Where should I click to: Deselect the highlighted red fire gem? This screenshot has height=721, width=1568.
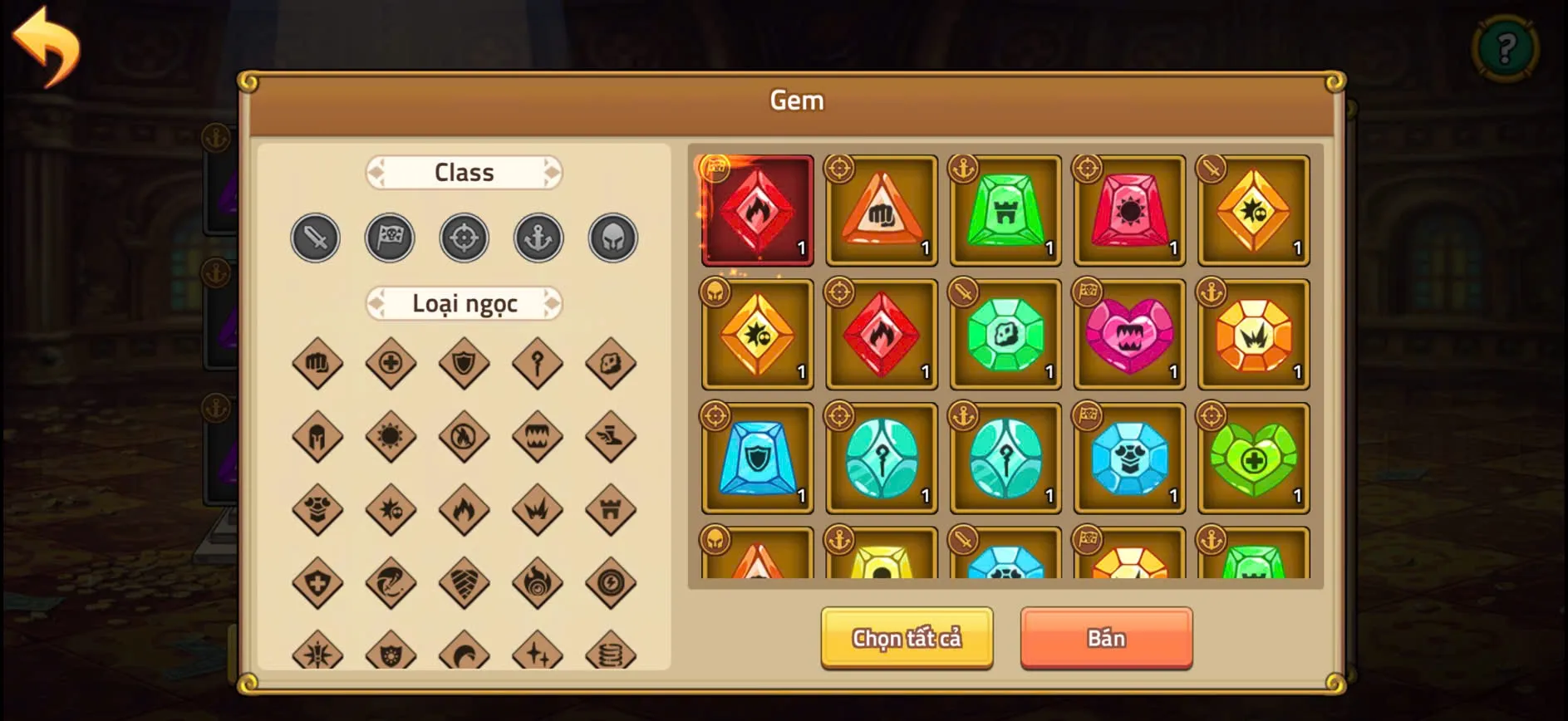756,210
